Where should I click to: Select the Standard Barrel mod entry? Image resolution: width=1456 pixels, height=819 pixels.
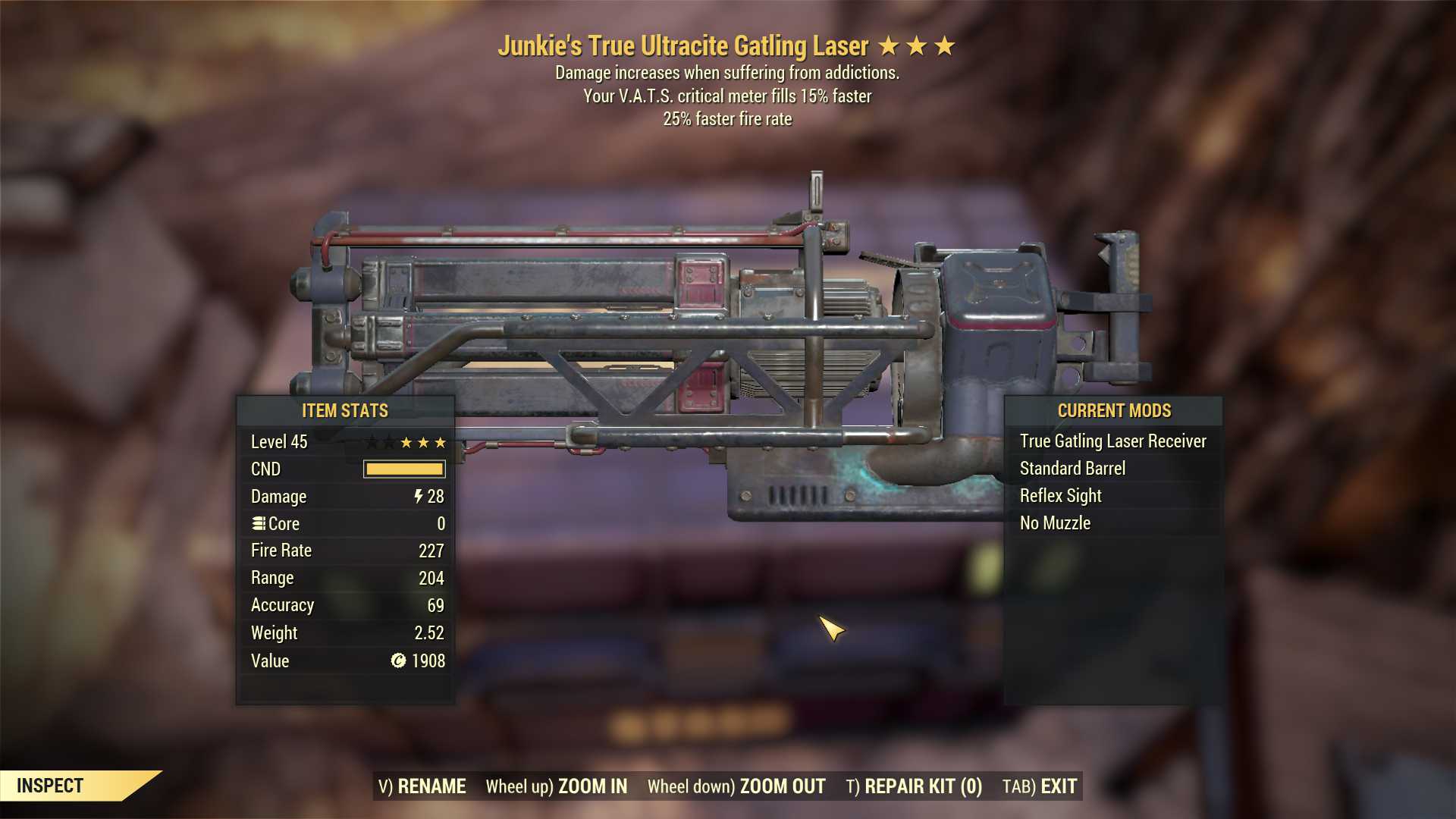pos(1072,468)
